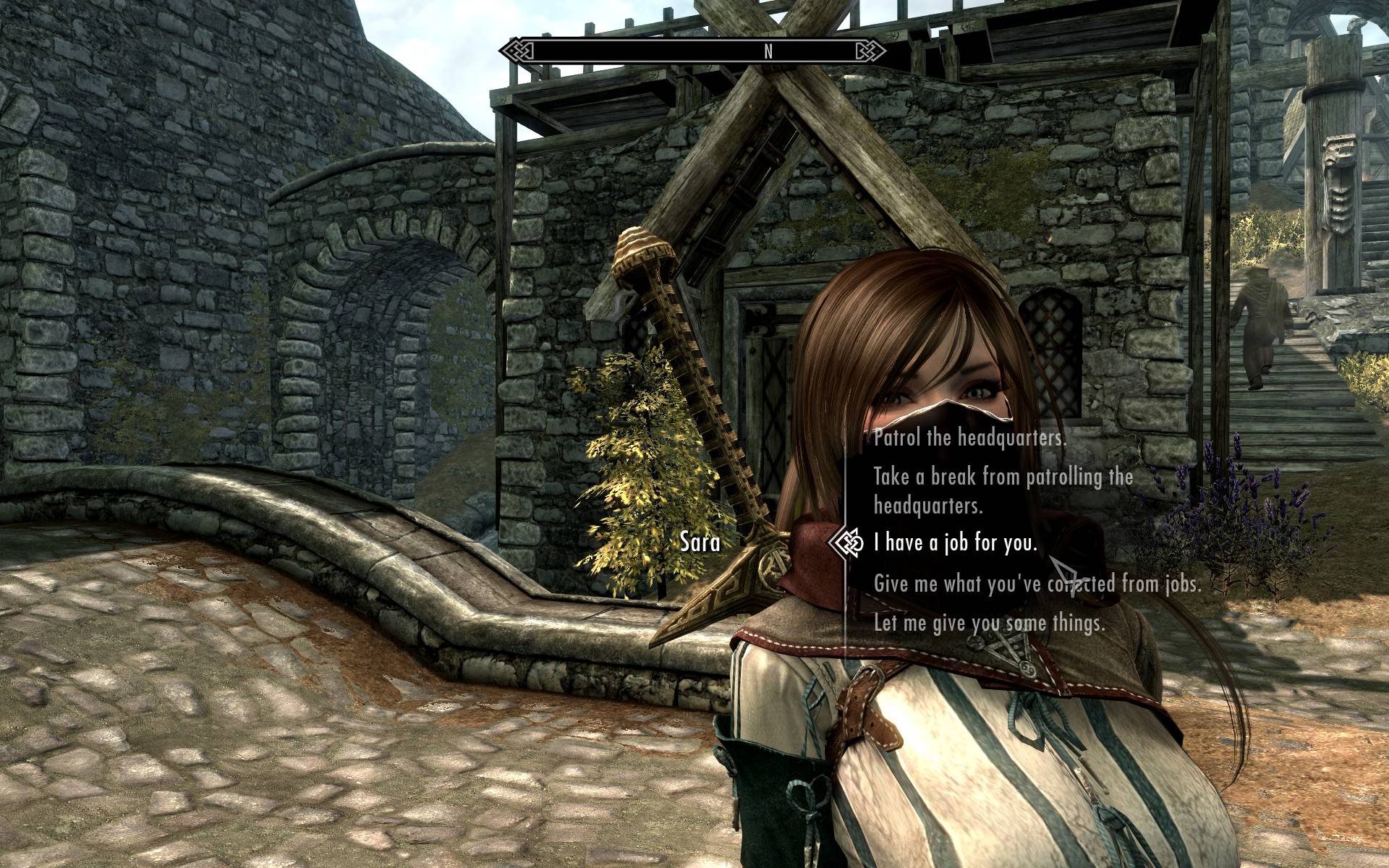
Task: Choose "Give me what you've collected" option
Action: point(1037,583)
